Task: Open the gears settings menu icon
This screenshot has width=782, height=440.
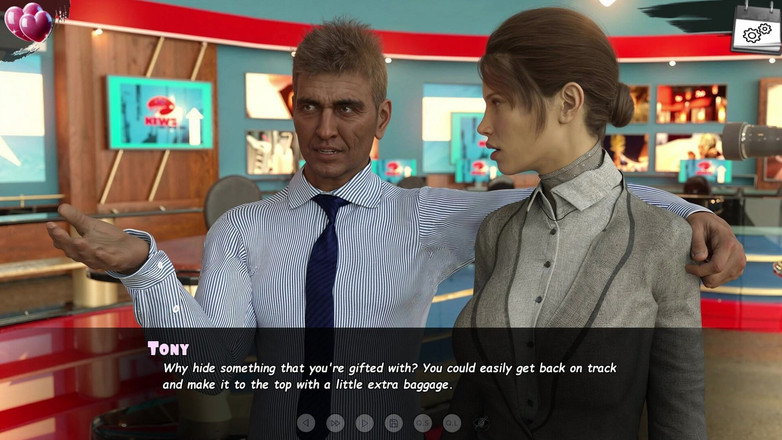Action: (x=756, y=31)
